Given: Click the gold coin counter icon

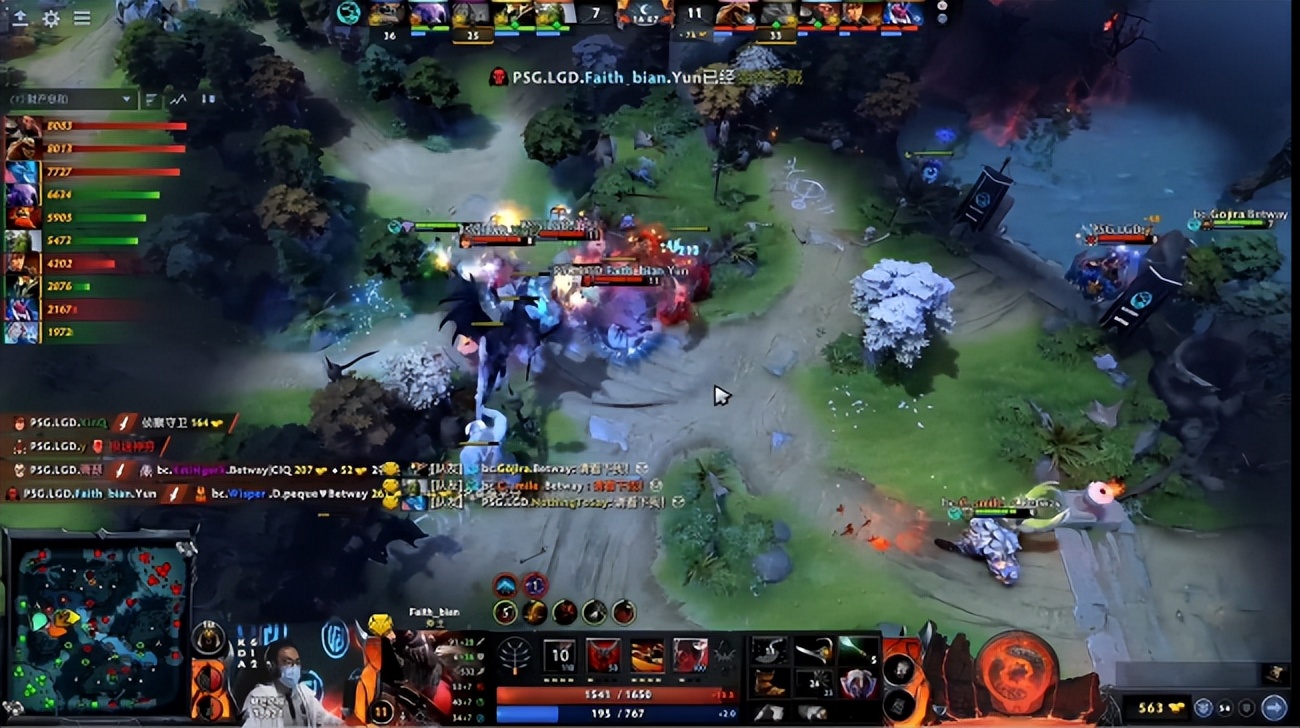Looking at the screenshot, I should point(1176,707).
